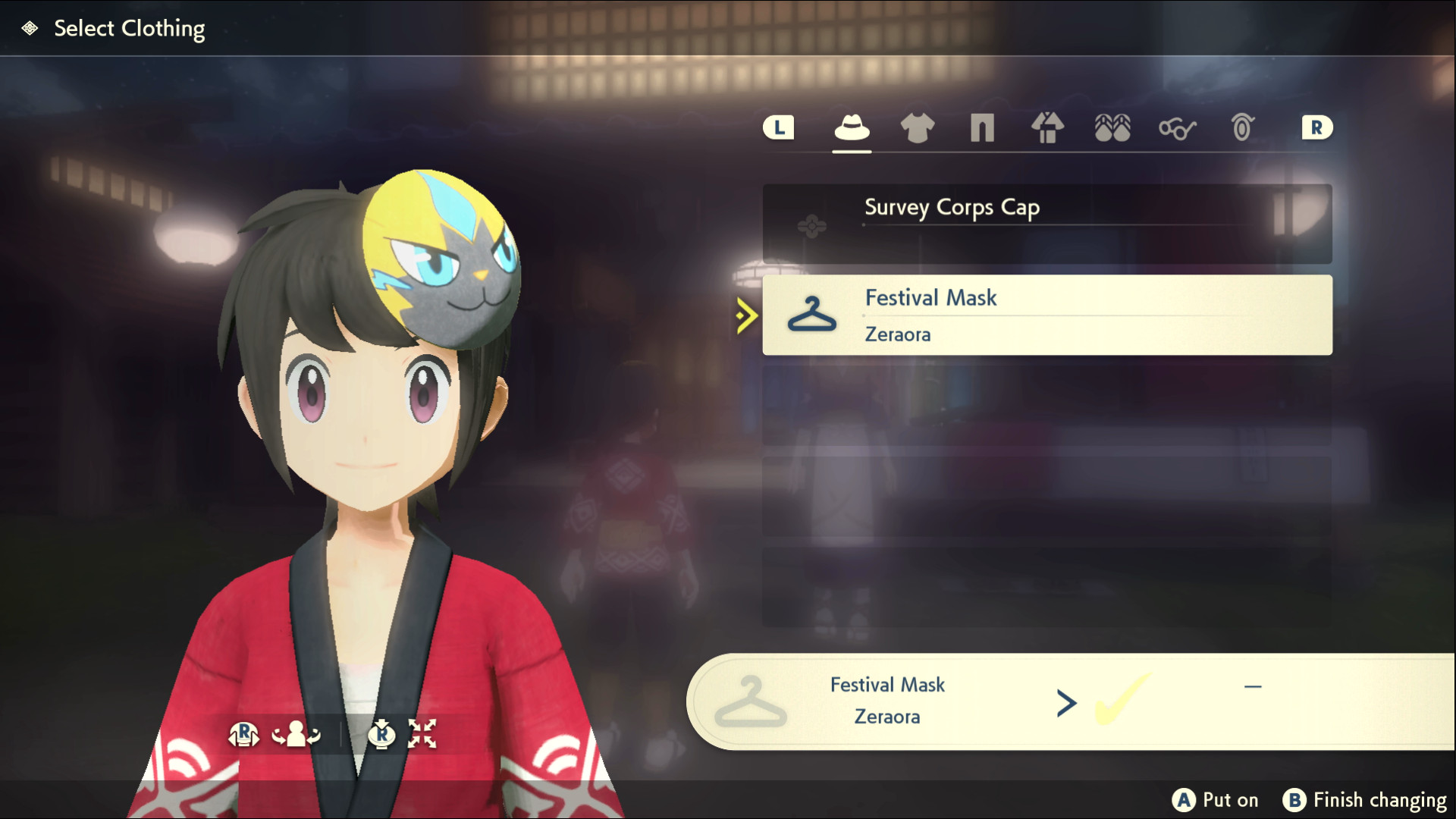Viewport: 1456px width, 819px height.
Task: Click the R shoulder tab to cycle categories
Action: tap(1317, 127)
